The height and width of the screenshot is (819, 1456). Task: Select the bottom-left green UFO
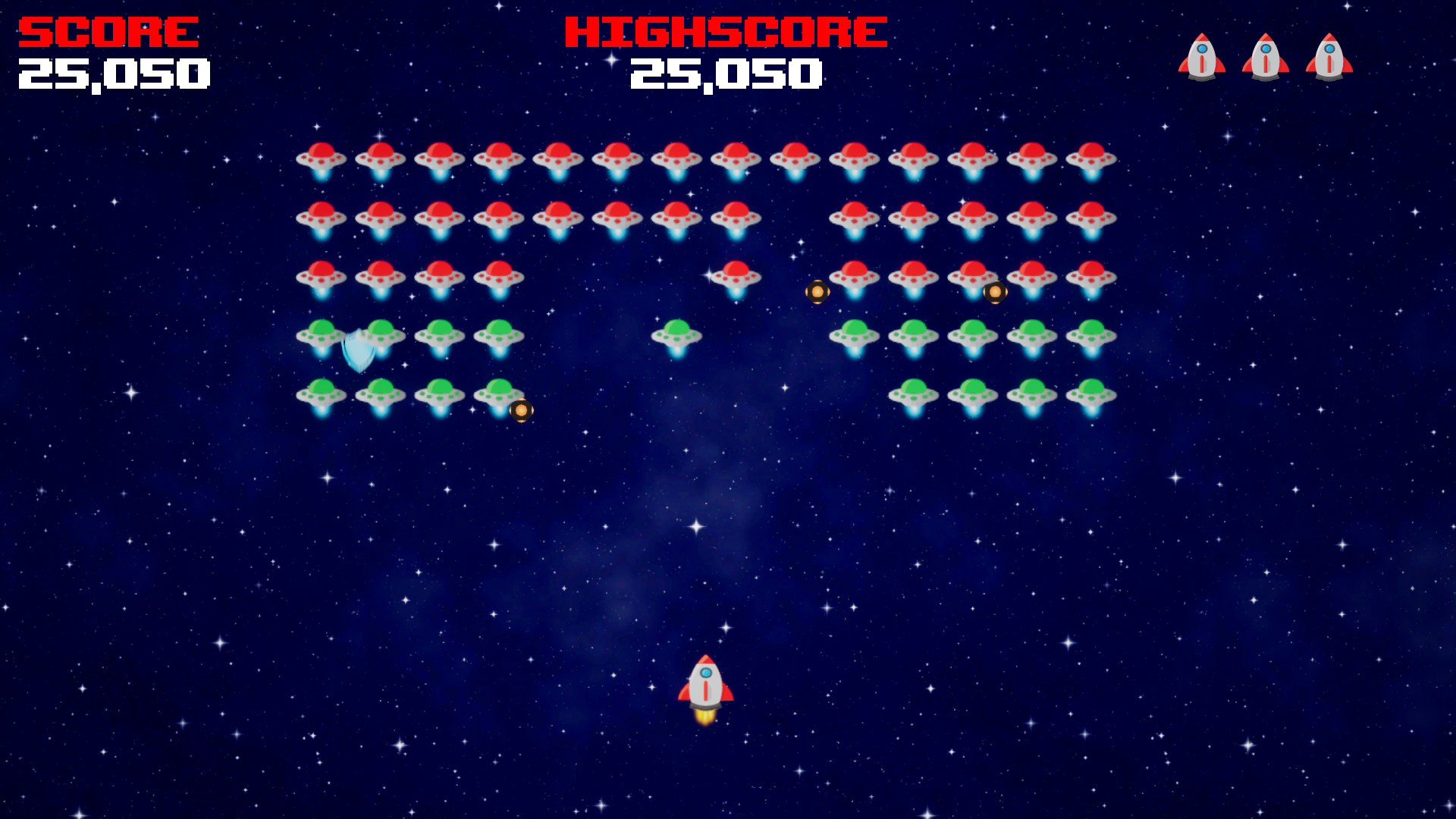pos(322,393)
